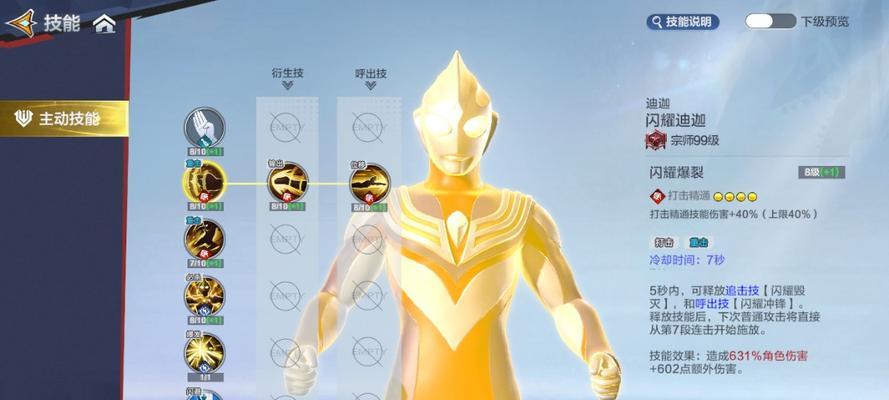Click the 衍生技 column header
This screenshot has width=889, height=400.
[287, 74]
